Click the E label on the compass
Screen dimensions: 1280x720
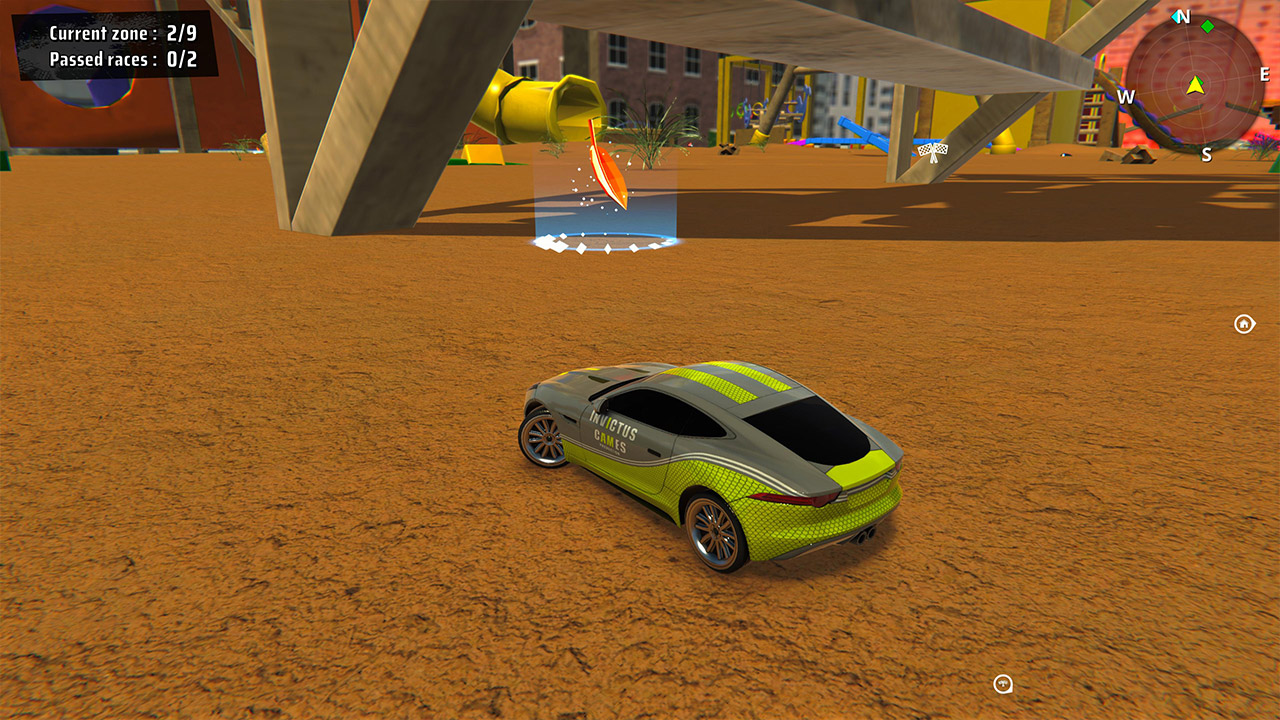(1264, 73)
